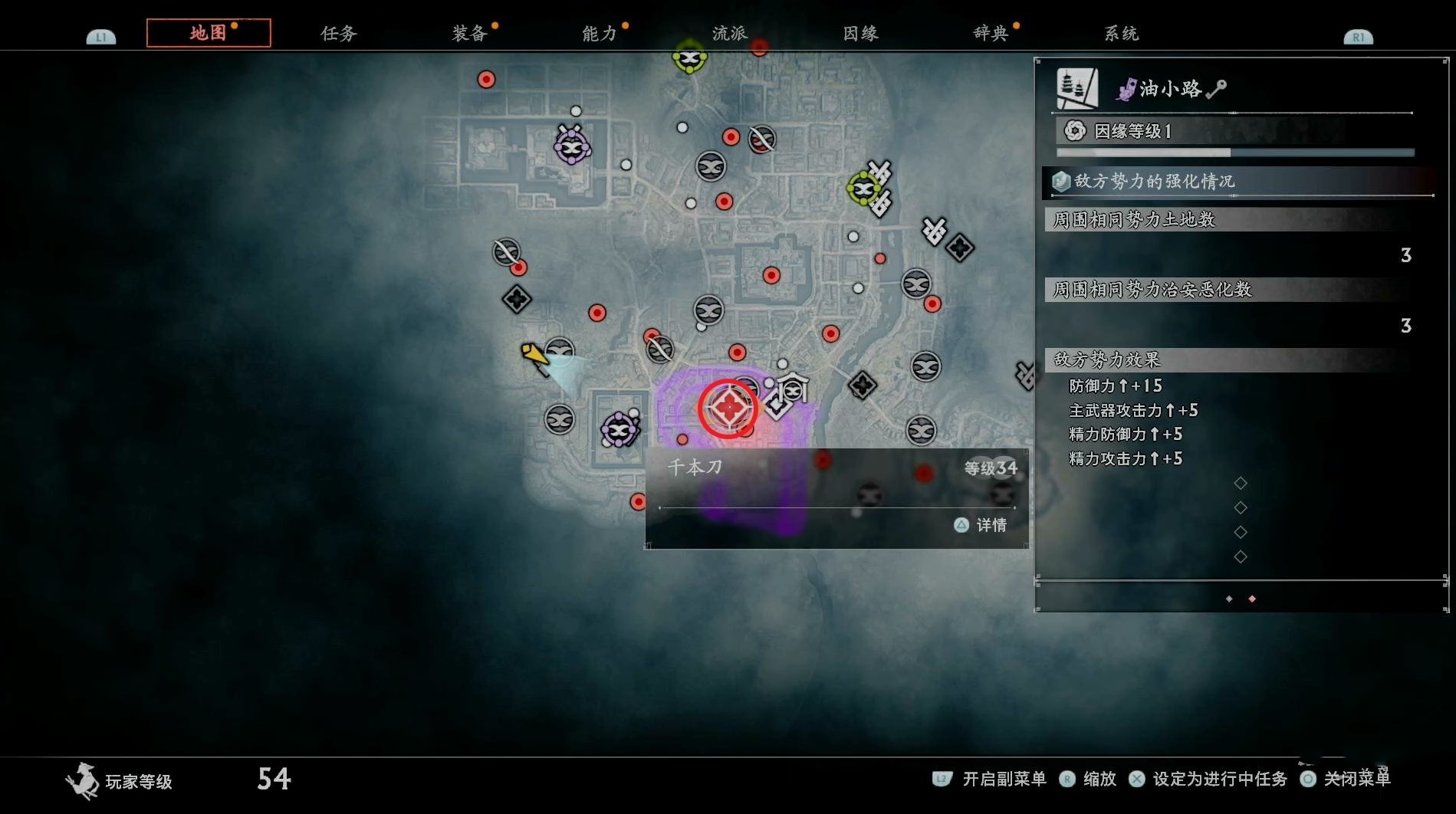Switch to the 地图 tab
Viewport: 1456px width, 814px height.
(x=208, y=33)
